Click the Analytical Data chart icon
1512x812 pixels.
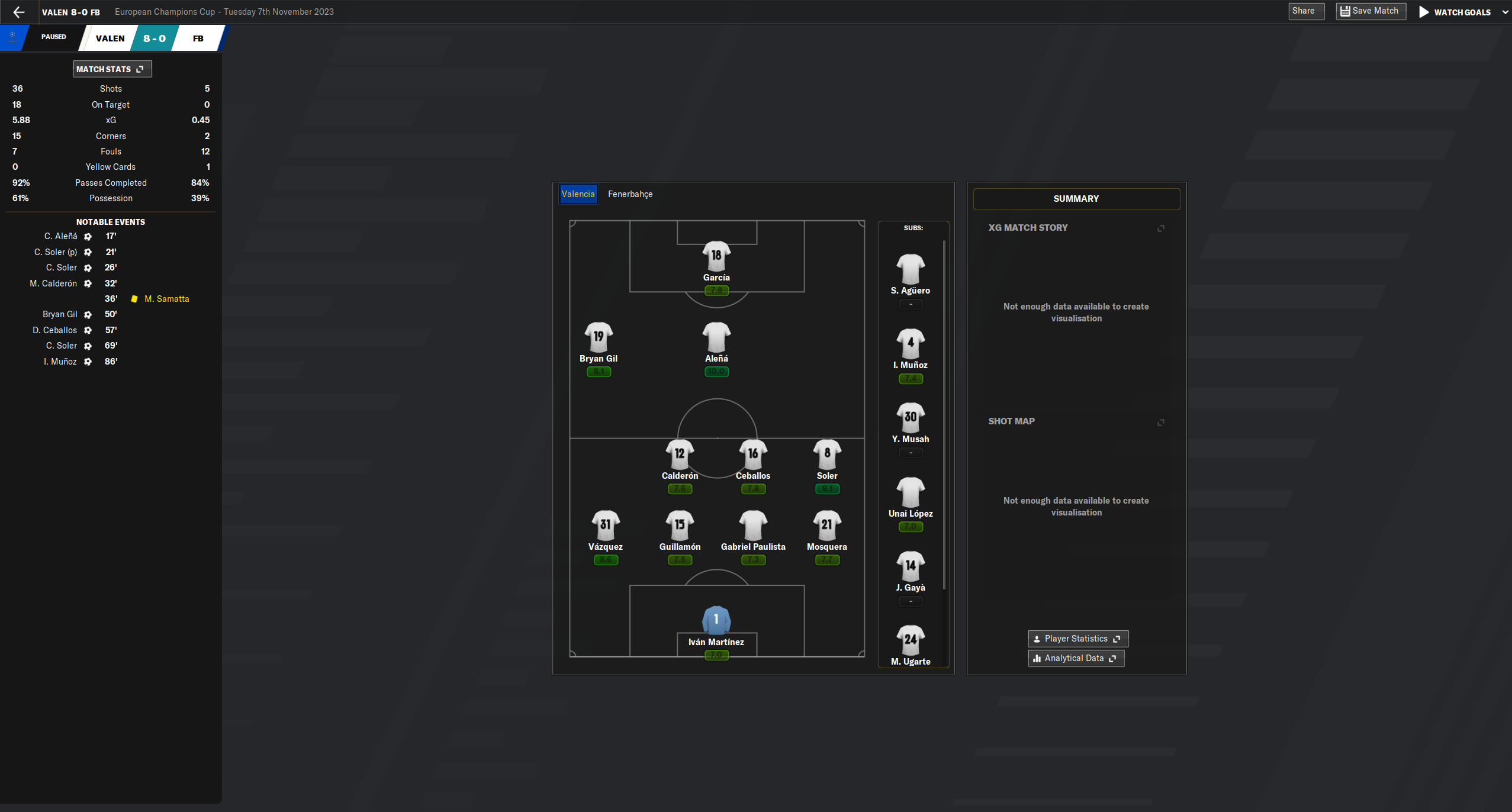tap(1036, 658)
